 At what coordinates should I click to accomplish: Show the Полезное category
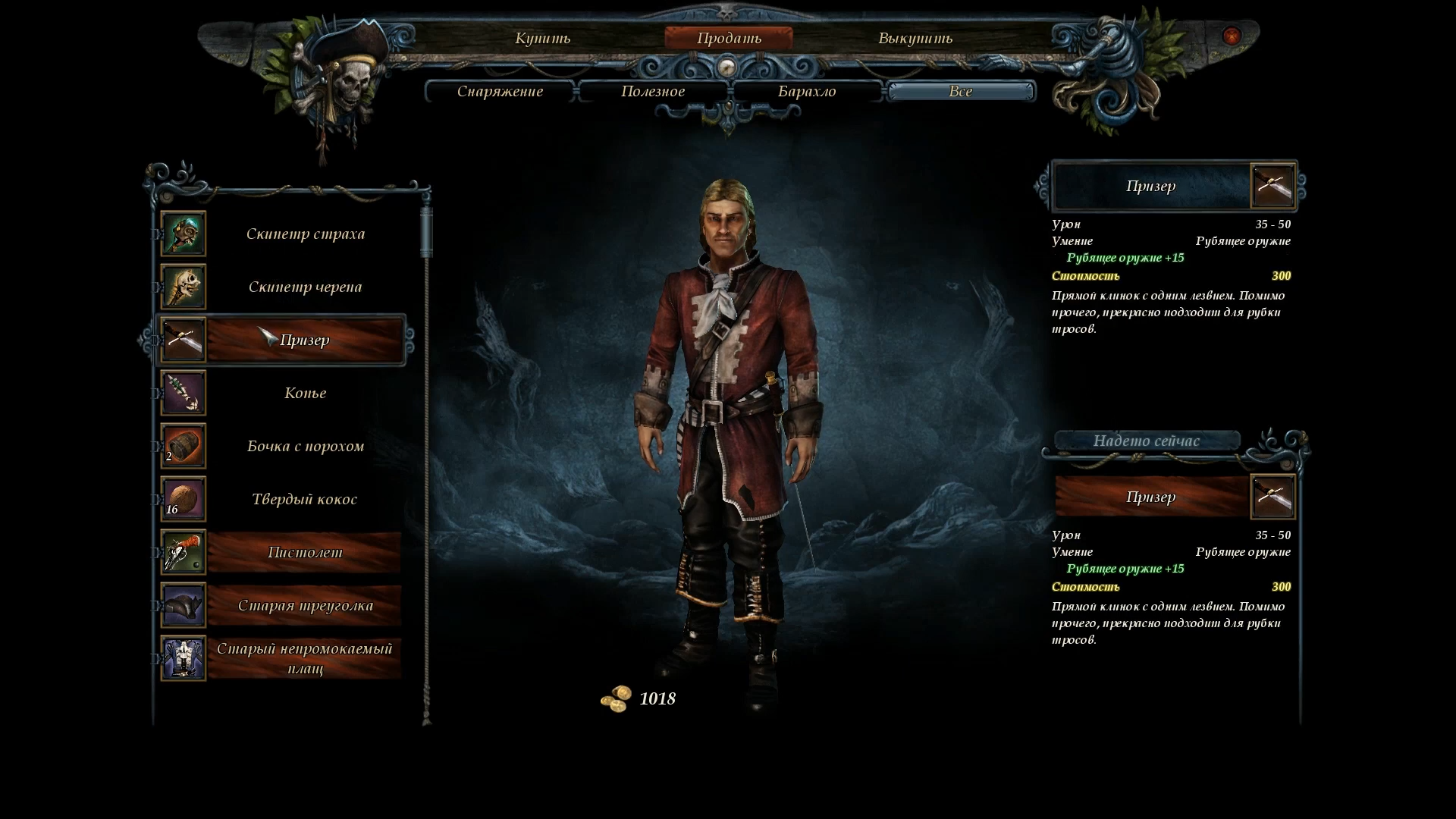click(x=653, y=92)
